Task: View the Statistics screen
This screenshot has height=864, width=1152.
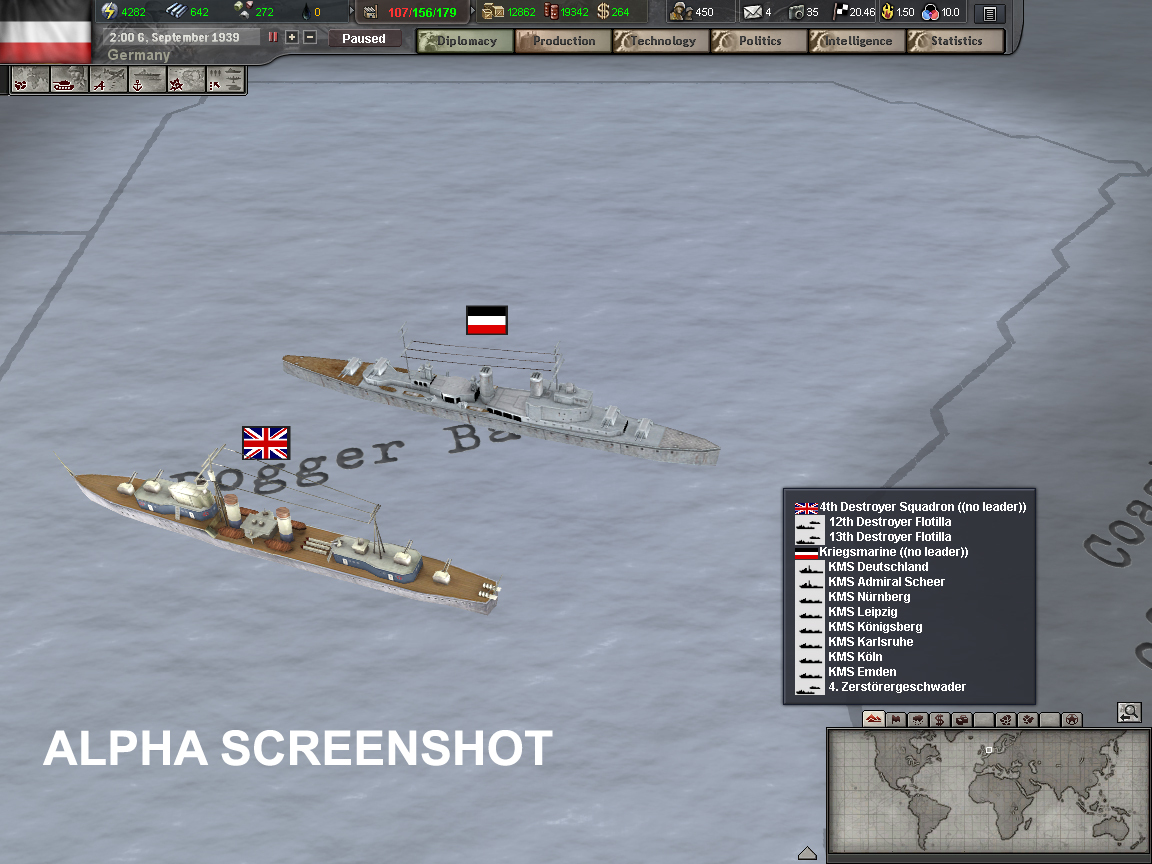Action: [x=955, y=41]
